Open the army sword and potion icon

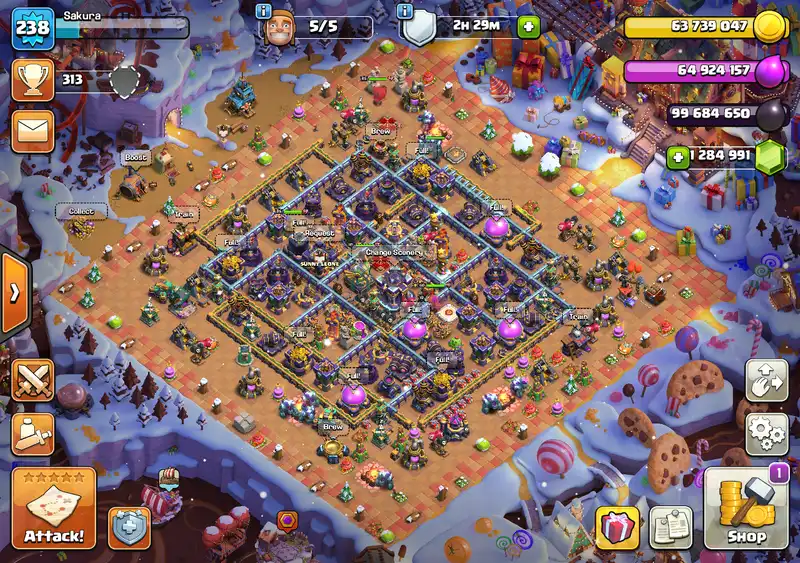click(32, 433)
